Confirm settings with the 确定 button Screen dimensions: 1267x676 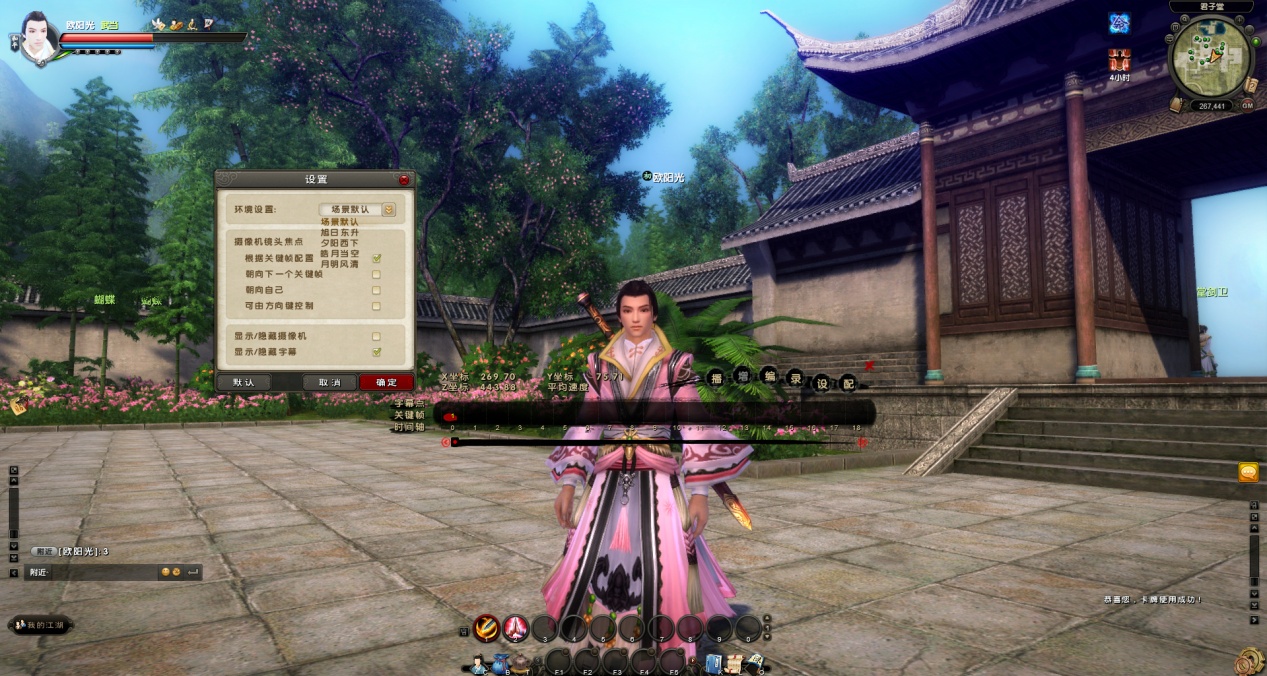[386, 382]
